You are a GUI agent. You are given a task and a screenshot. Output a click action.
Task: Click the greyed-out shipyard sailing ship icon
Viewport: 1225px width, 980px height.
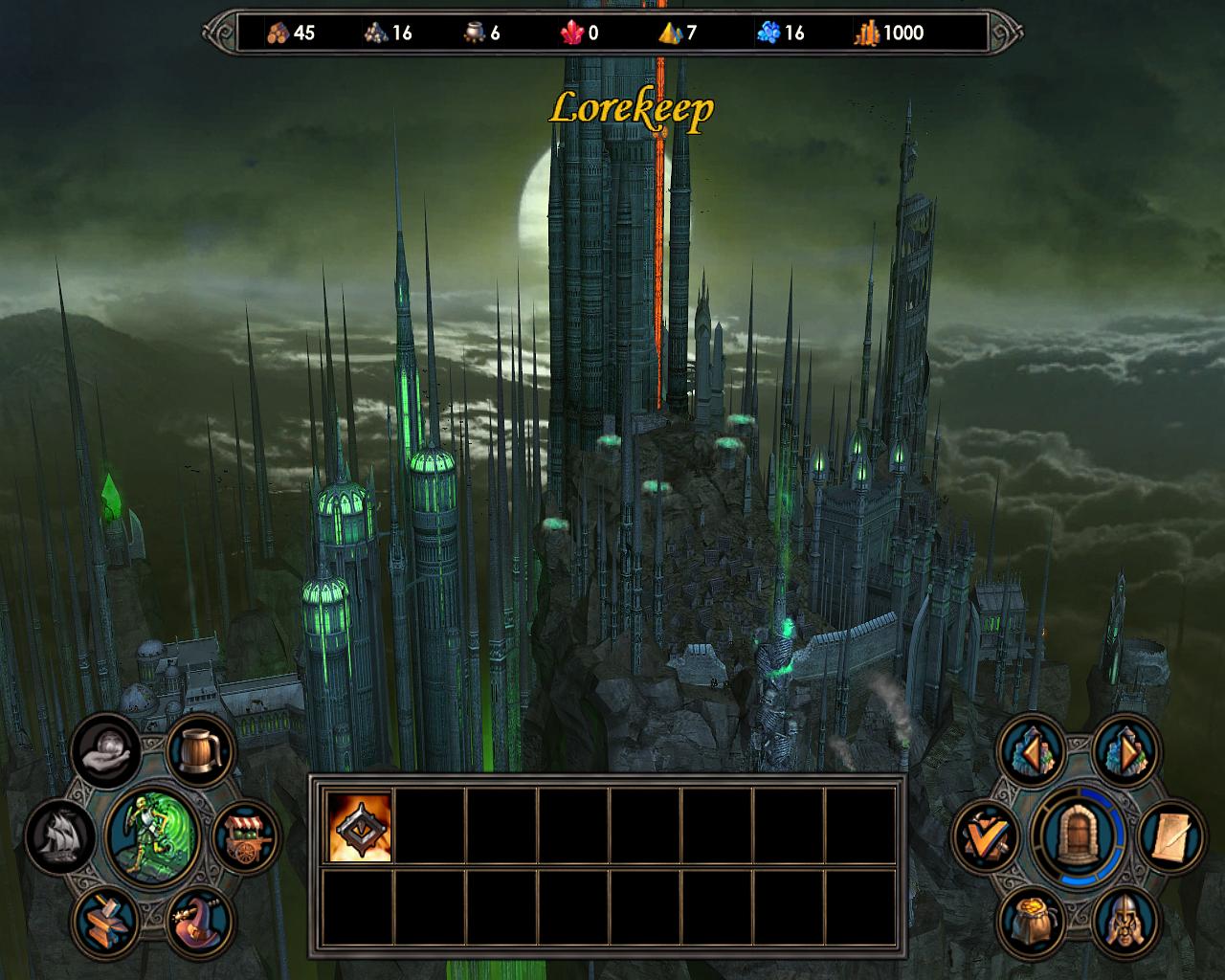(61, 835)
